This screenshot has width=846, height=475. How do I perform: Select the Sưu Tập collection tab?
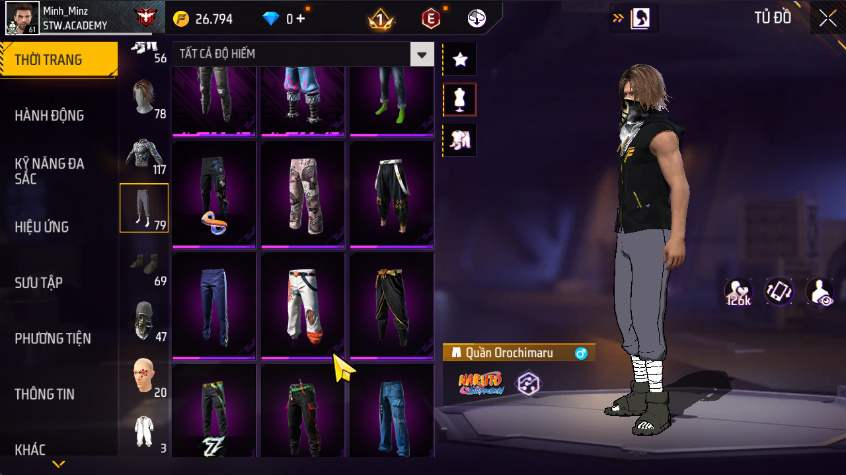coord(39,283)
